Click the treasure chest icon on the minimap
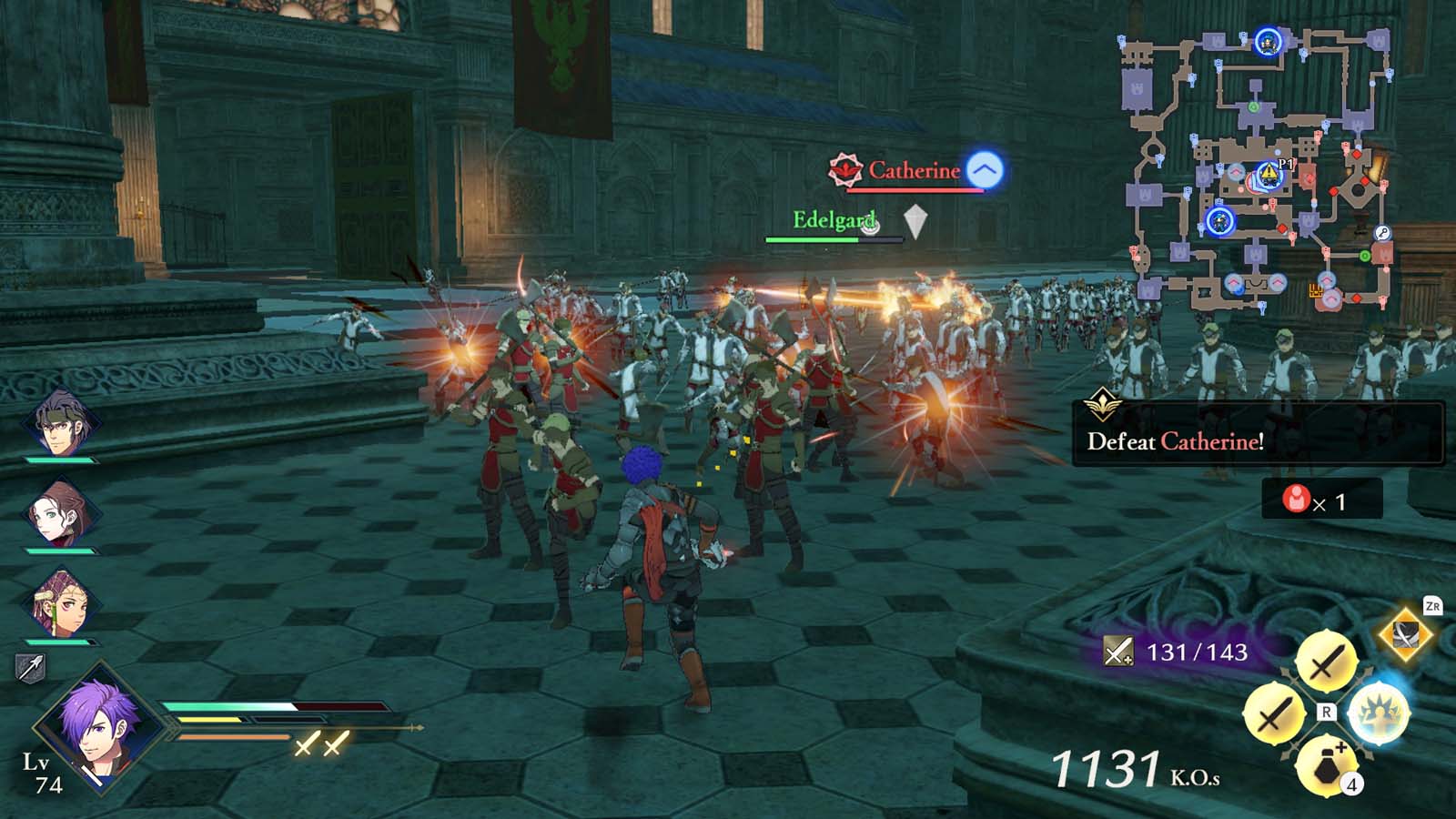 1316,291
